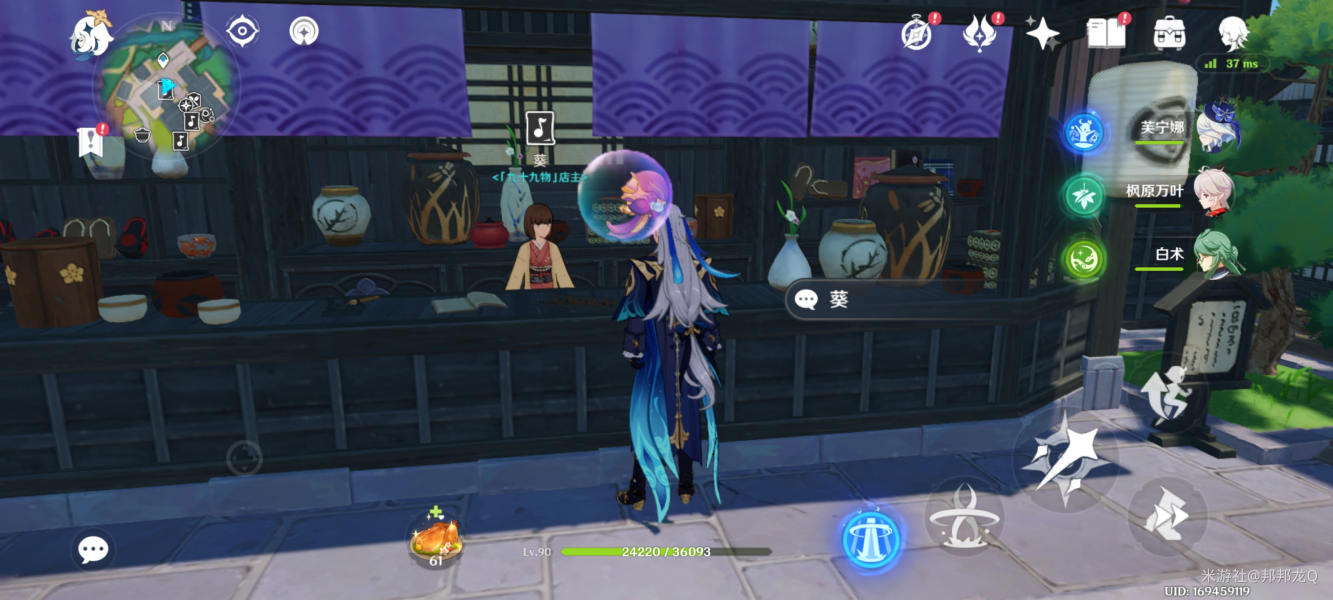This screenshot has height=600, width=1333.
Task: Open the backpack inventory
Action: [1169, 33]
